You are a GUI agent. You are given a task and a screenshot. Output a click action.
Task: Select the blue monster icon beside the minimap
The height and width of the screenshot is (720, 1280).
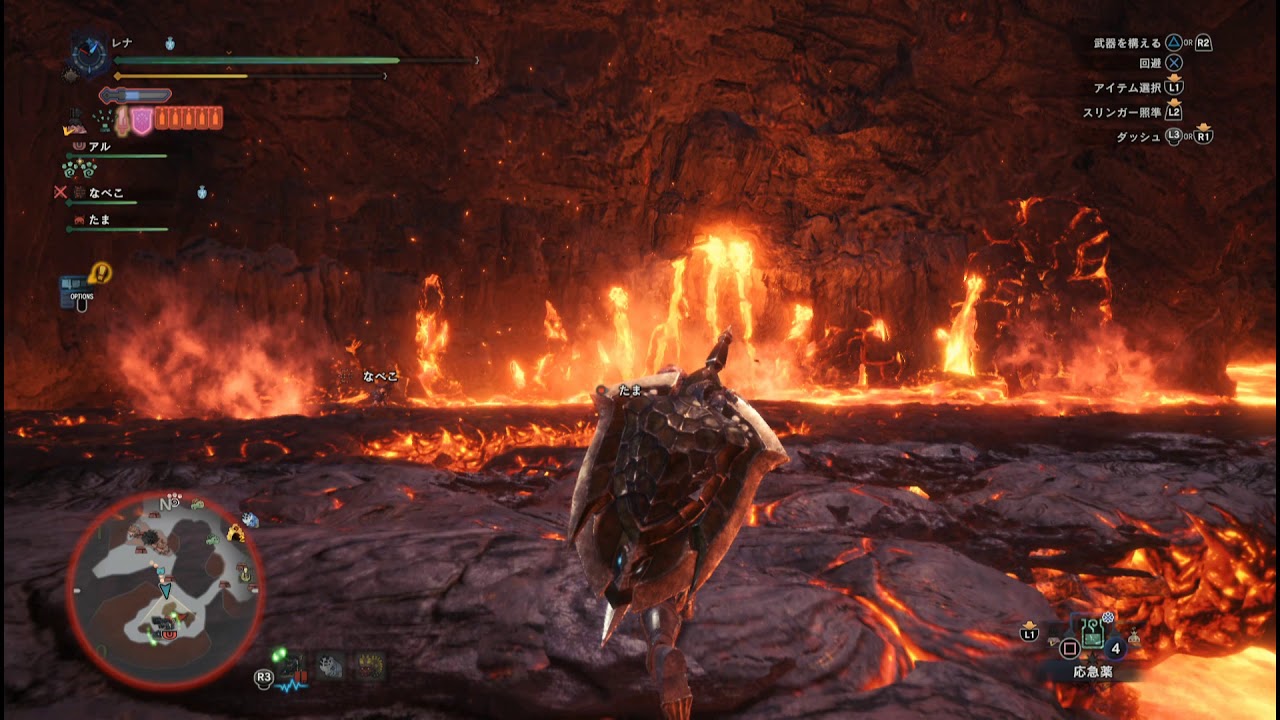[250, 520]
